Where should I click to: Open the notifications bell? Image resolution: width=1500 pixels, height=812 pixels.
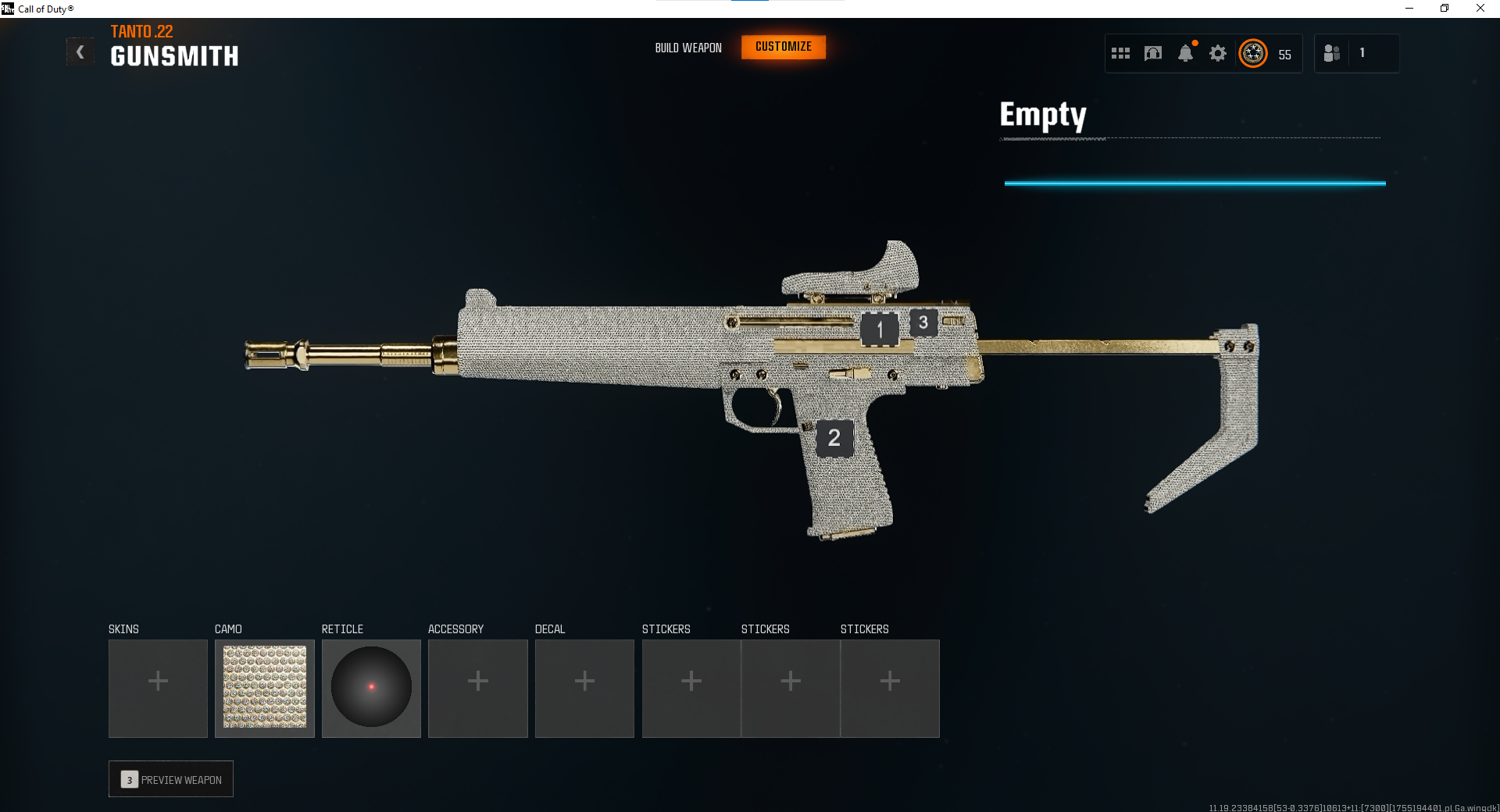pos(1185,53)
